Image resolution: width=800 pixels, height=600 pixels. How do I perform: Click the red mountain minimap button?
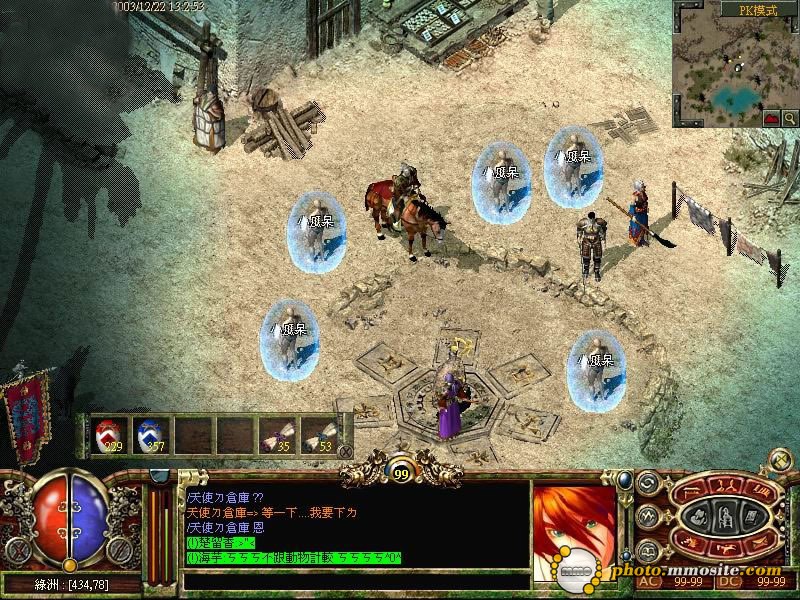[x=772, y=118]
